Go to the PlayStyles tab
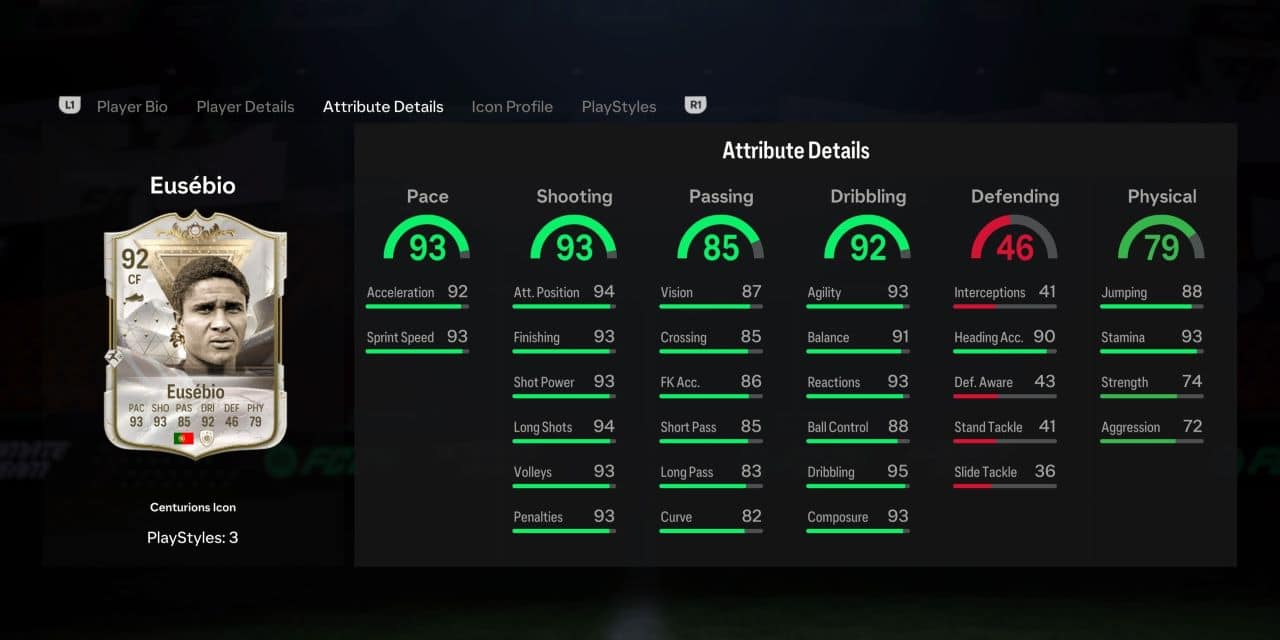The width and height of the screenshot is (1280, 640). click(x=619, y=107)
